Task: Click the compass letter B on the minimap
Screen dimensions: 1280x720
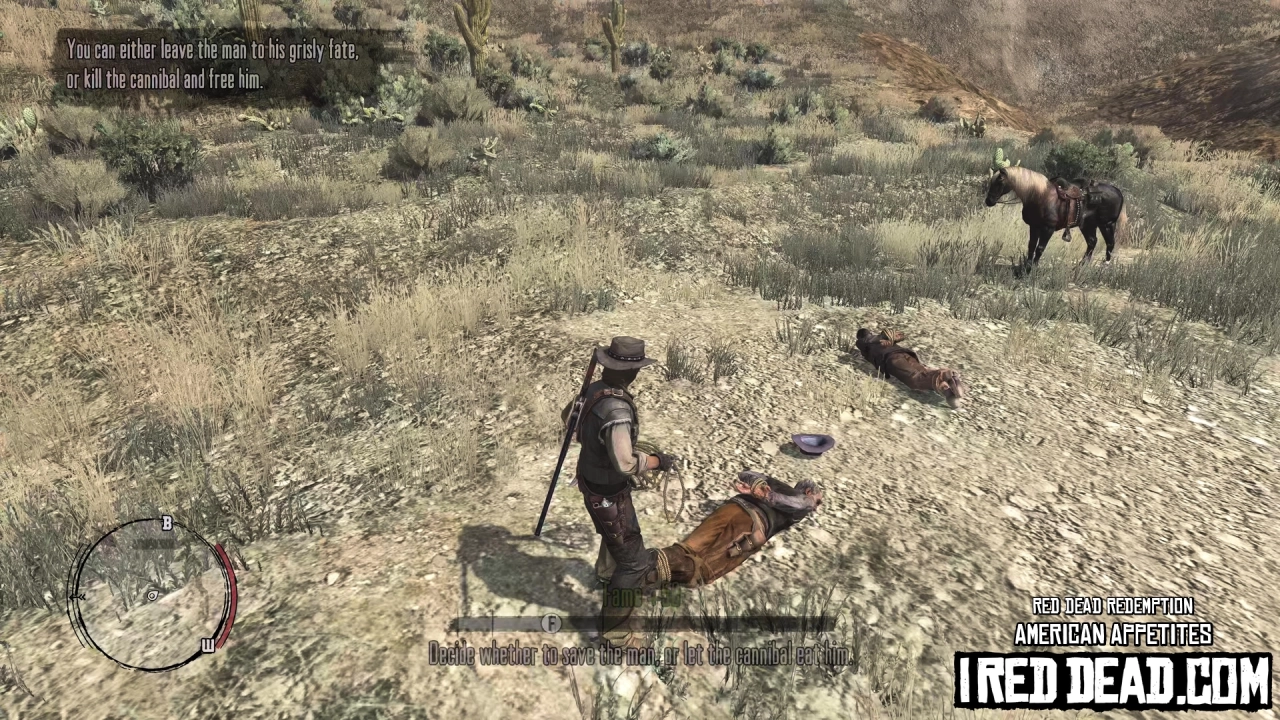Action: [166, 523]
